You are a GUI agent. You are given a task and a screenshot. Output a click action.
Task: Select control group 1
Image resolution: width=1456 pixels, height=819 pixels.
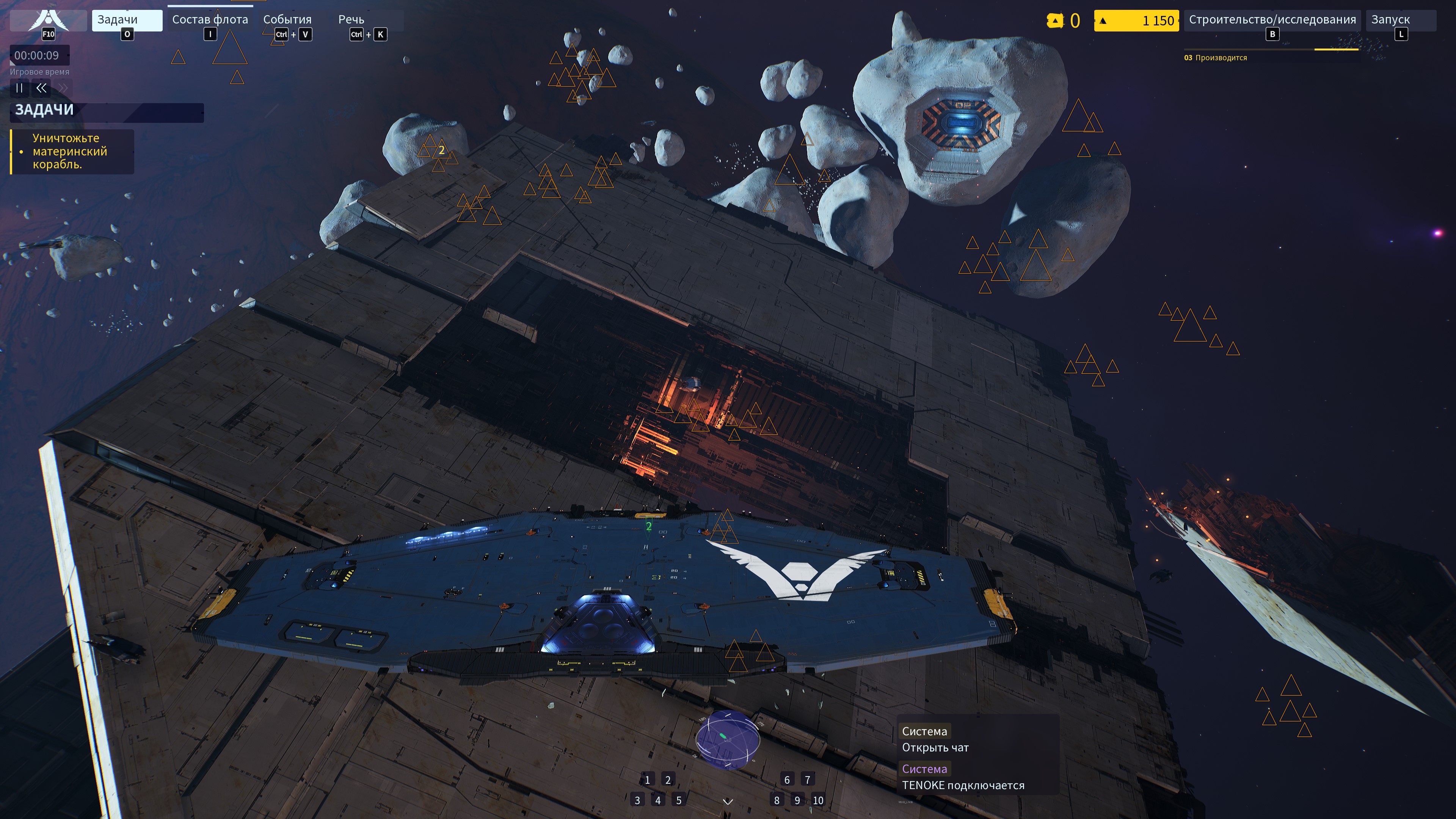pyautogui.click(x=647, y=780)
